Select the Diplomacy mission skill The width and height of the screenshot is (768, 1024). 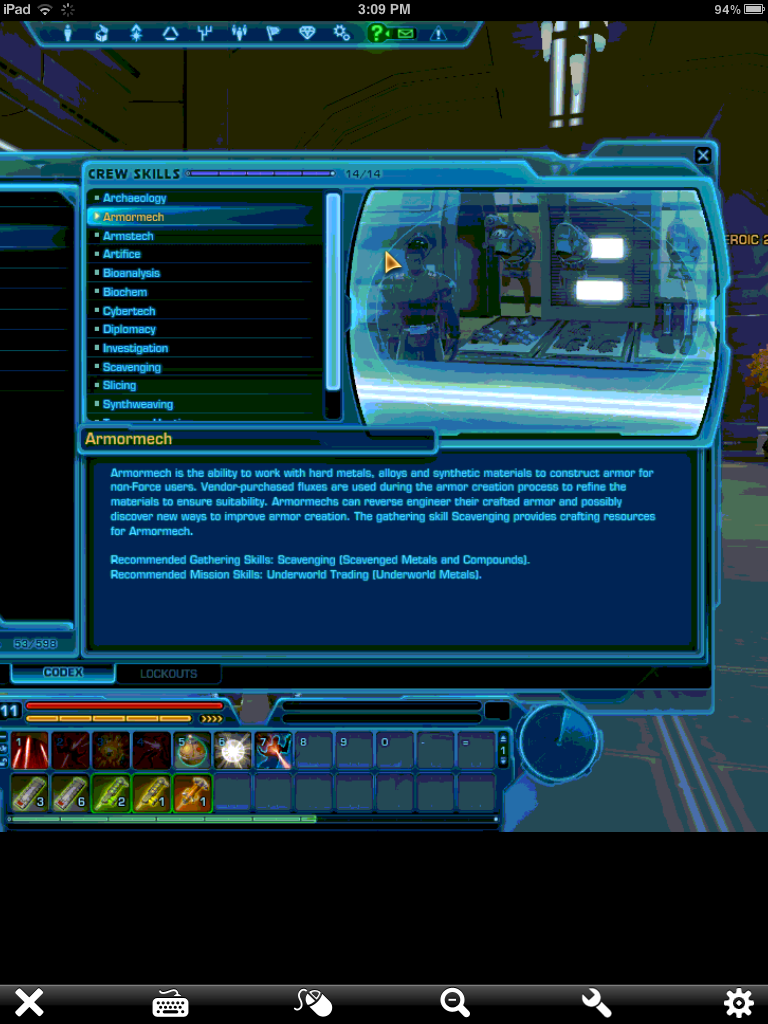(129, 329)
